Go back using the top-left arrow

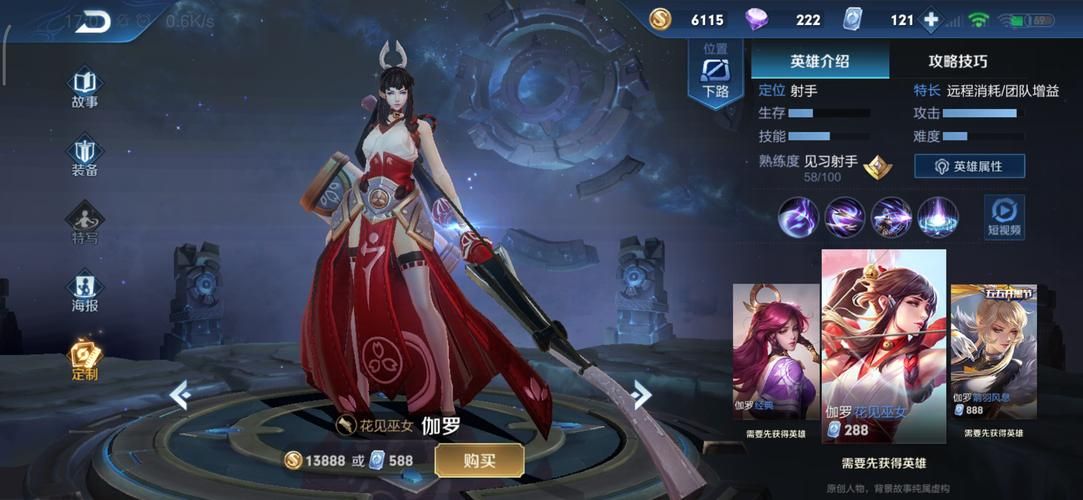pos(92,21)
